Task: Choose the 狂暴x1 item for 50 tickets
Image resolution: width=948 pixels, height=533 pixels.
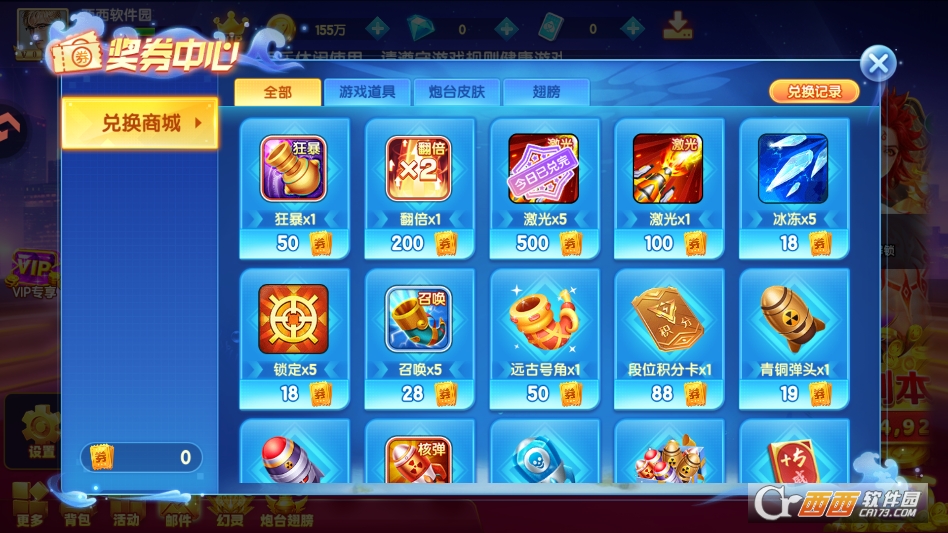Action: point(294,188)
